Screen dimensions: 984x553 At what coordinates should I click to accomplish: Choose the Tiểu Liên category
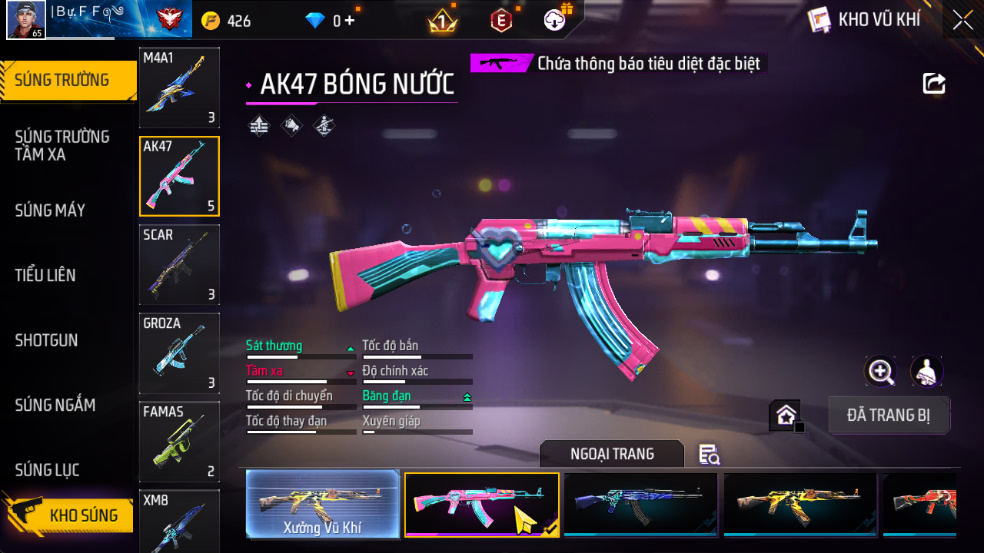click(45, 275)
